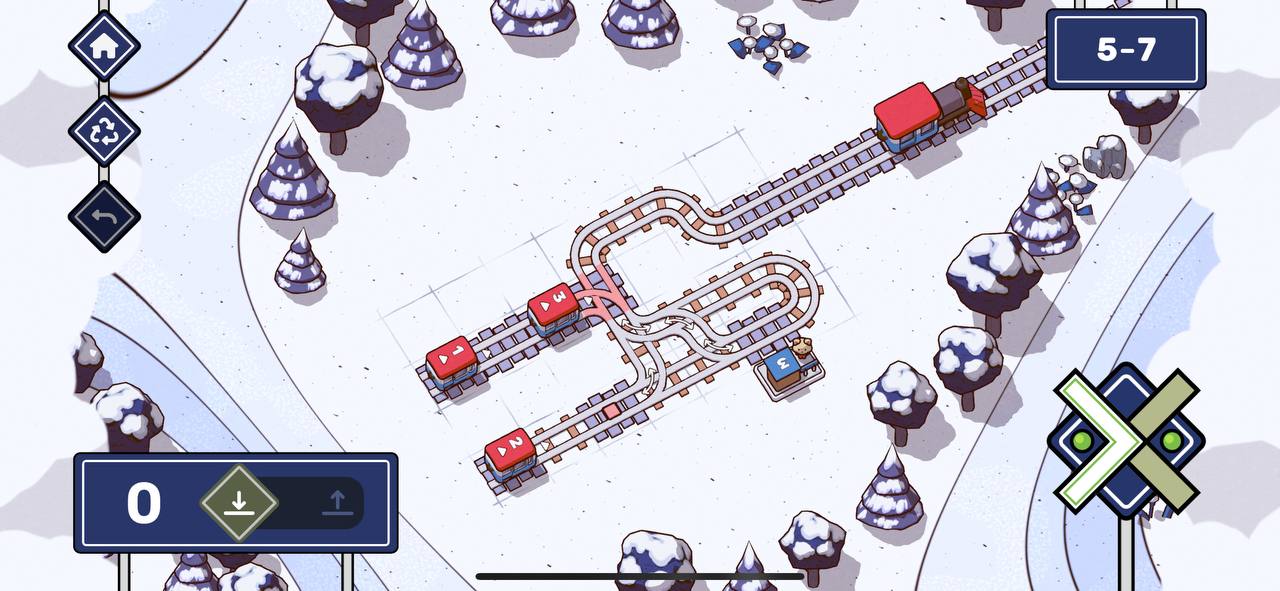Start the trains with the railway crossing sign
The height and width of the screenshot is (591, 1280).
pos(1126,440)
